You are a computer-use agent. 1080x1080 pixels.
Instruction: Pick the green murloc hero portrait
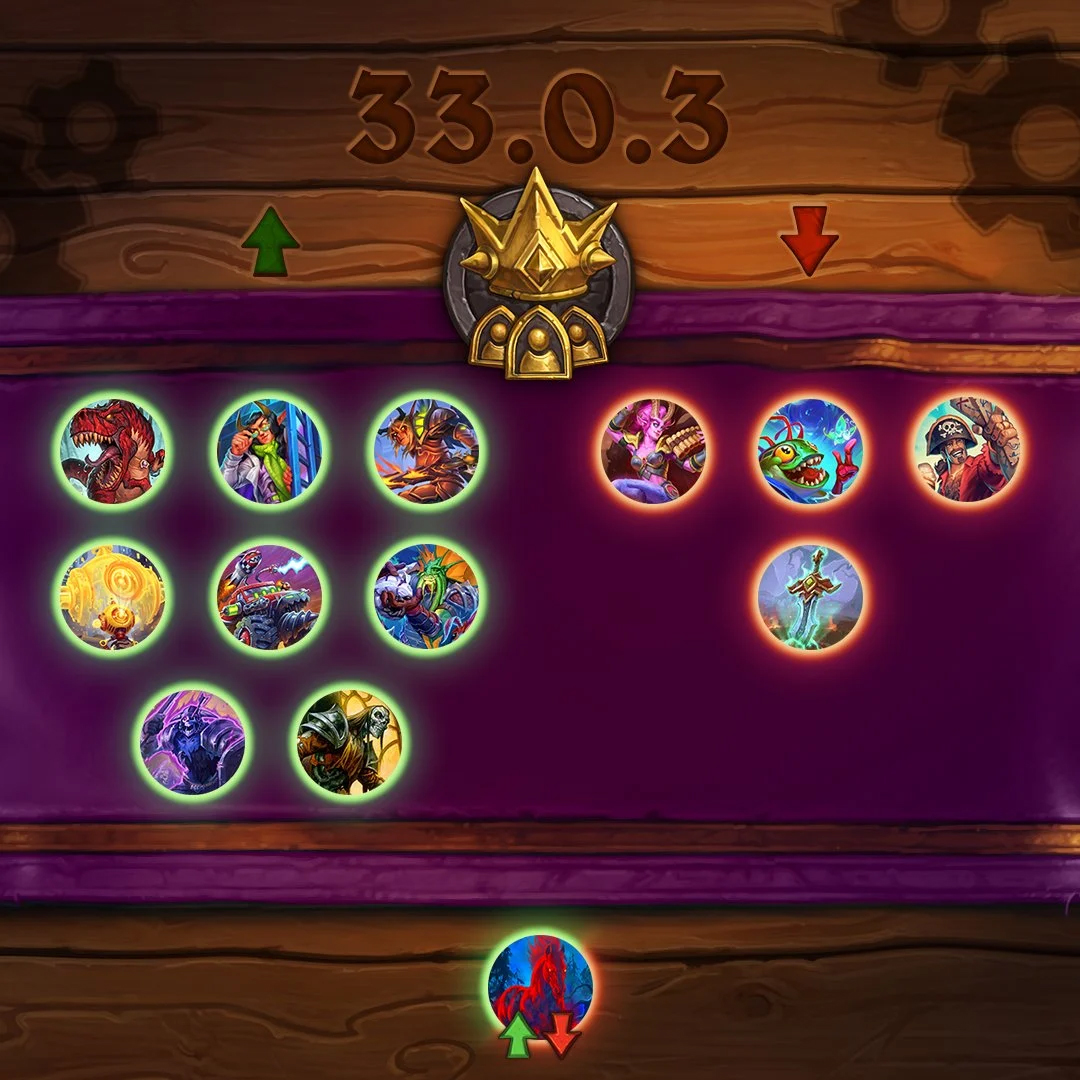(x=810, y=451)
